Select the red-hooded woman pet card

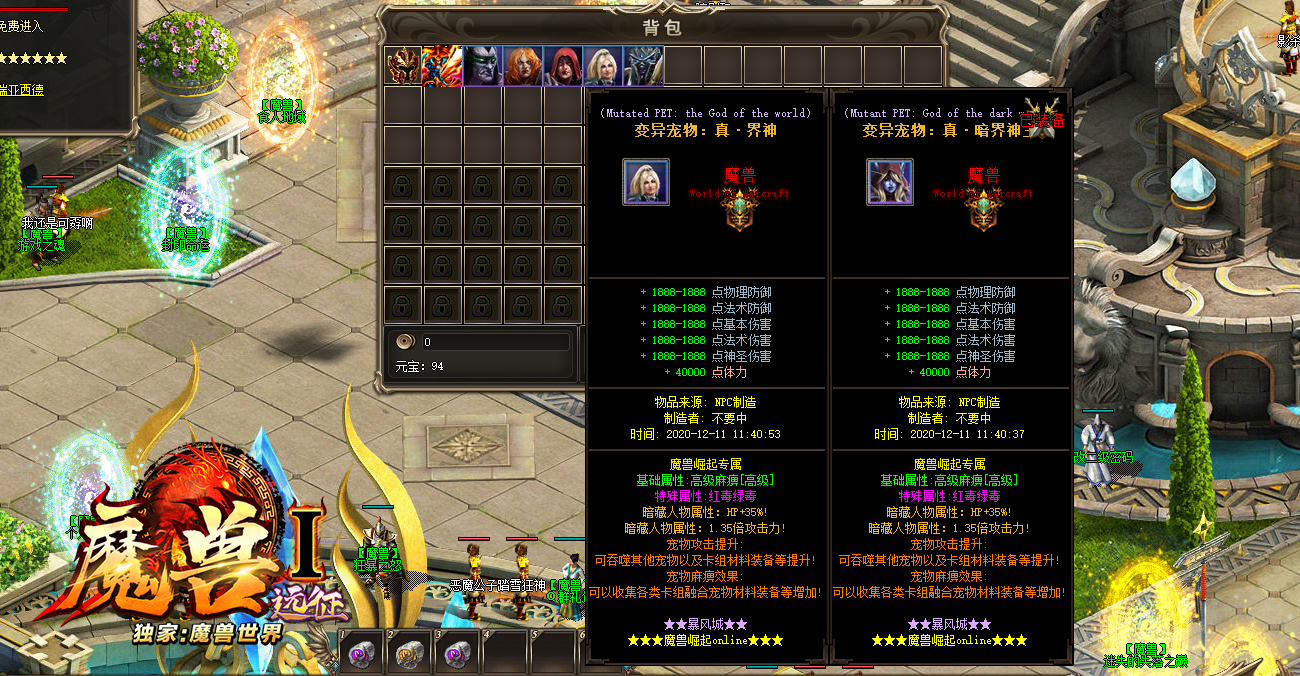click(562, 66)
